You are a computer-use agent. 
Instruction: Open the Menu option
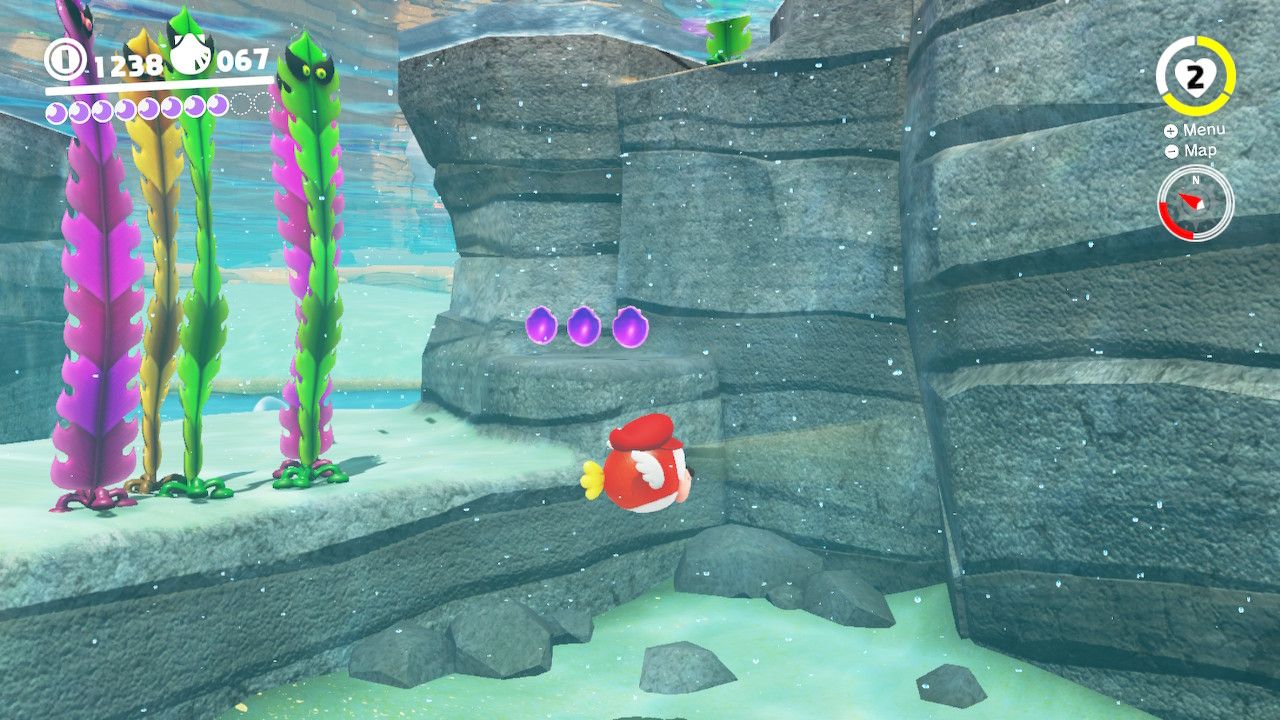coord(1206,129)
